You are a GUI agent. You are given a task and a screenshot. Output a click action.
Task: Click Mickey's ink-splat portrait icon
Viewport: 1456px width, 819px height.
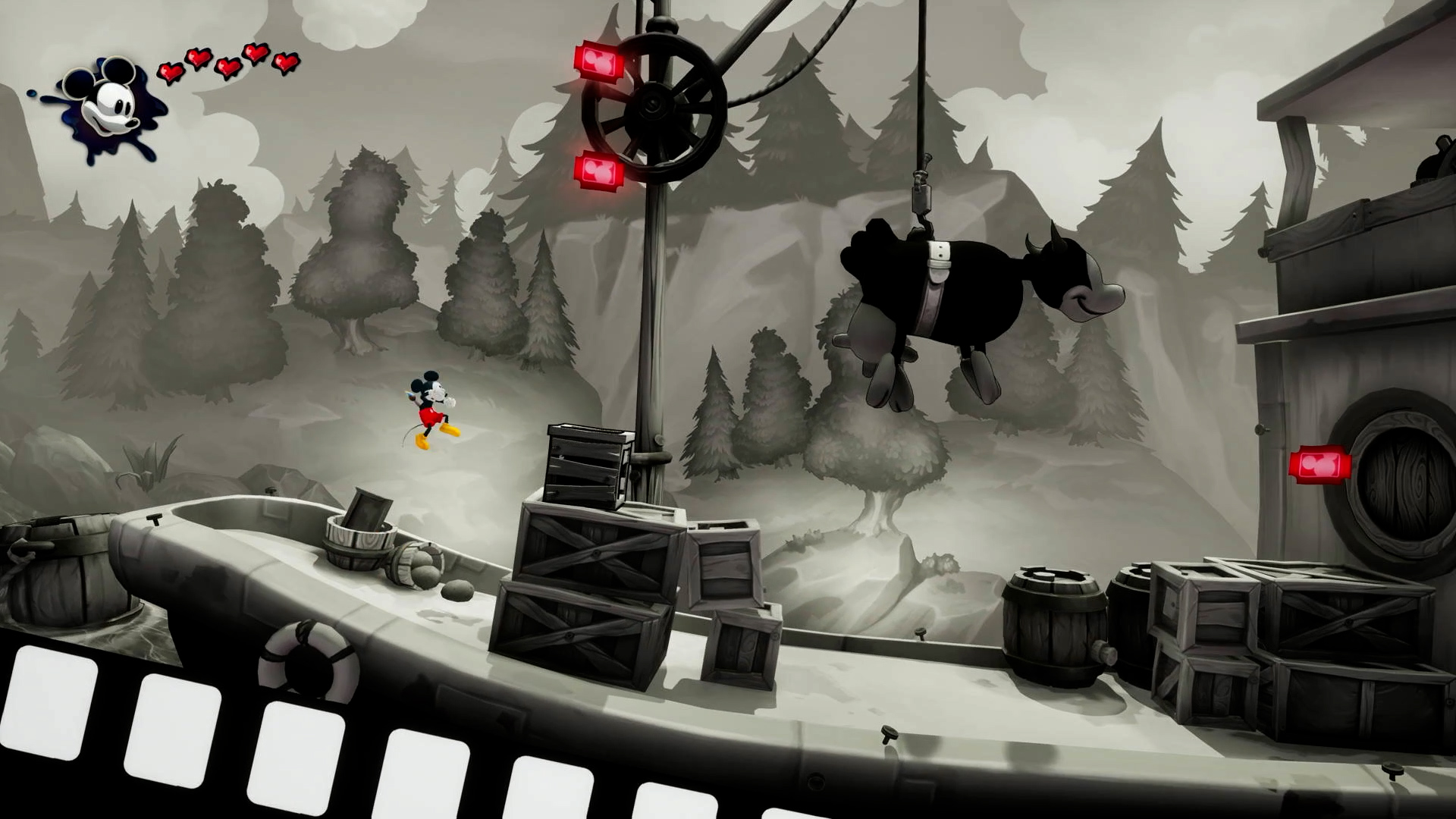[106, 108]
